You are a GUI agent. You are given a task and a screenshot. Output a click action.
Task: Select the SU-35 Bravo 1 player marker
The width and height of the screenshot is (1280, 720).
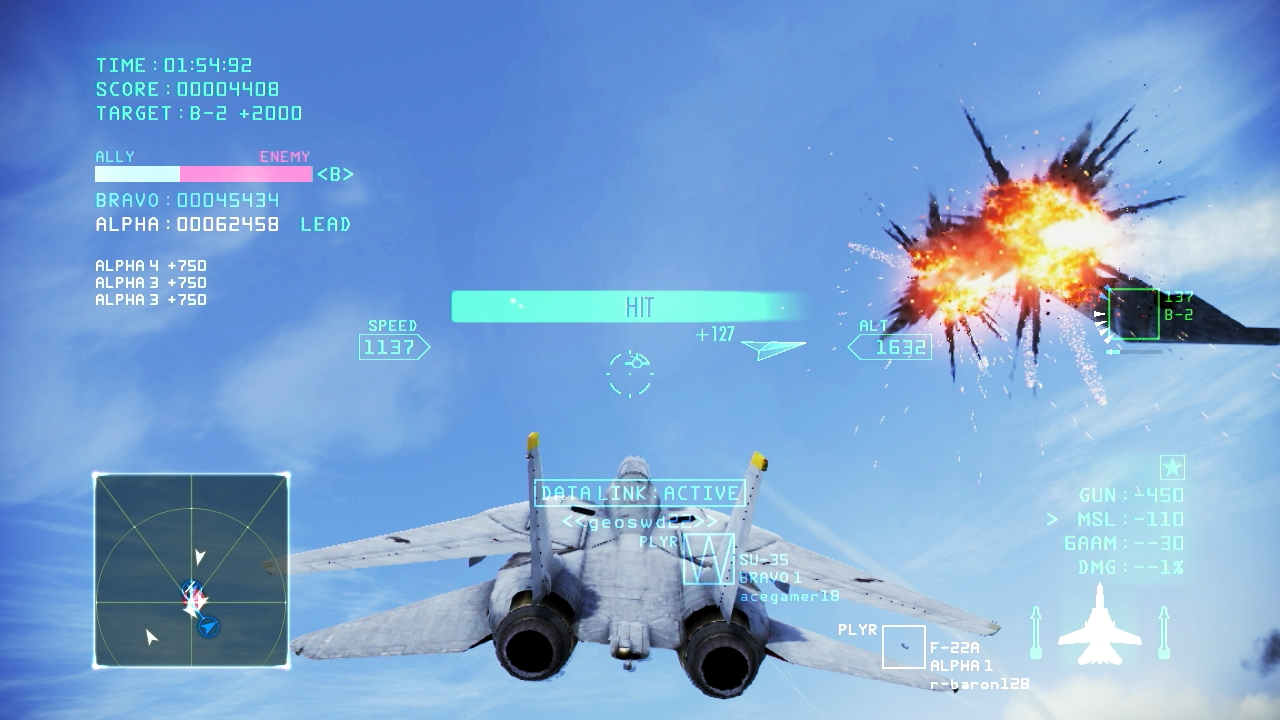point(708,559)
